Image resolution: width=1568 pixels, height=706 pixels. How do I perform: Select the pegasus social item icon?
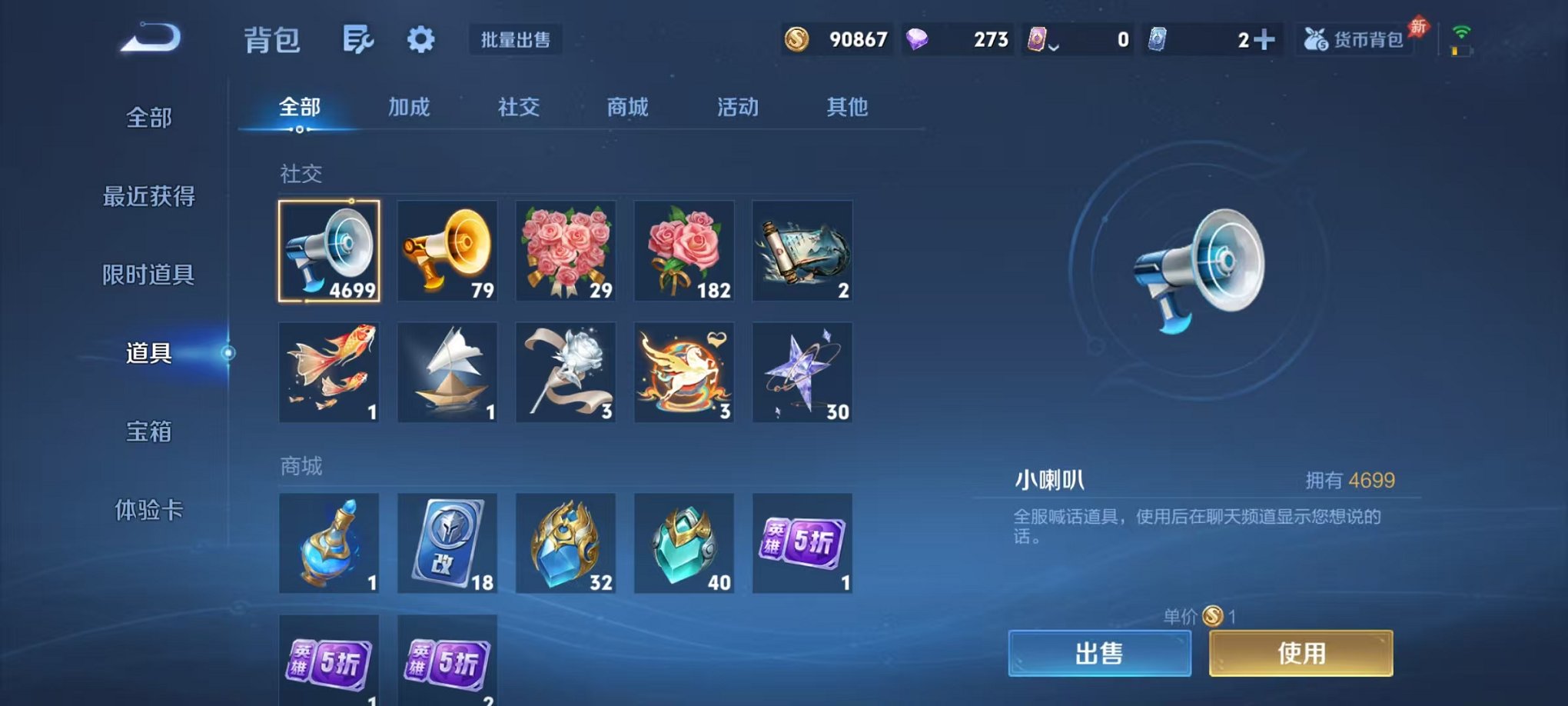point(684,373)
